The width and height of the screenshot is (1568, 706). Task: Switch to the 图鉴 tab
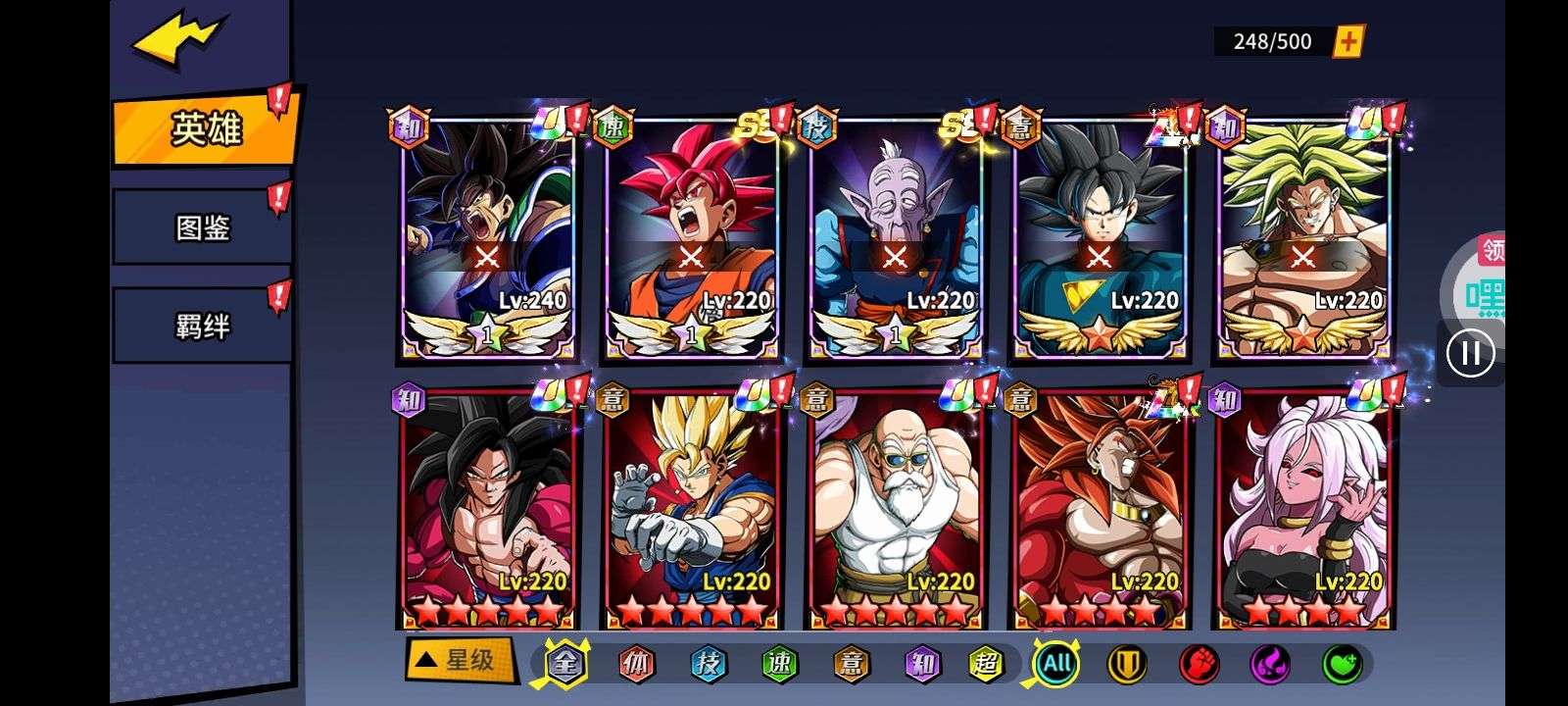pyautogui.click(x=202, y=228)
